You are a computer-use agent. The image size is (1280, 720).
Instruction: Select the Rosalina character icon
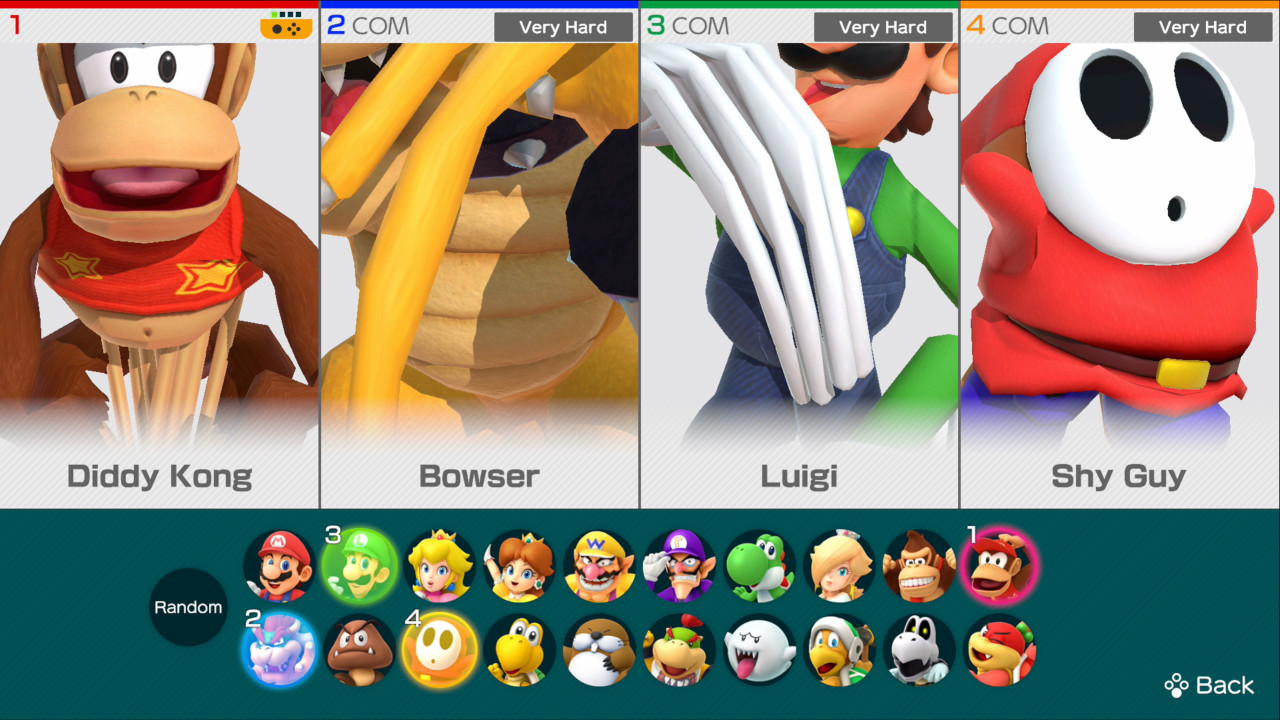pos(837,567)
